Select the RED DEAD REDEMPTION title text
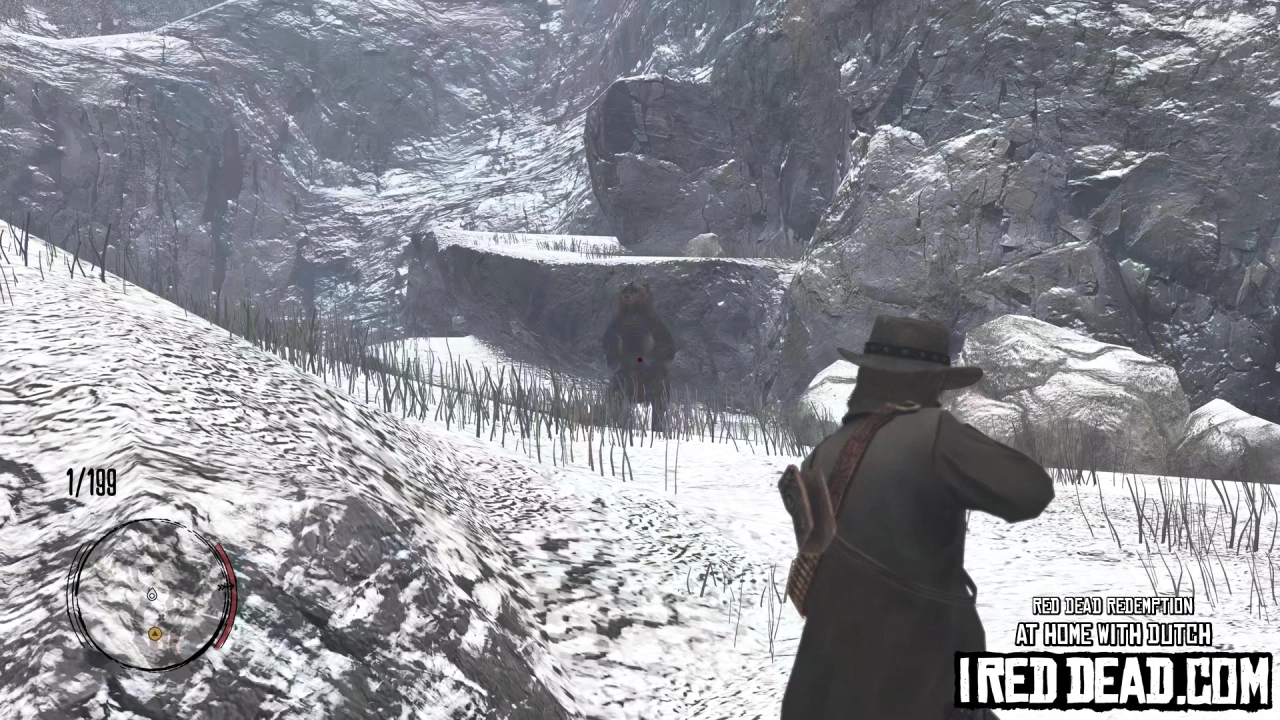This screenshot has width=1280, height=720. pyautogui.click(x=1112, y=607)
